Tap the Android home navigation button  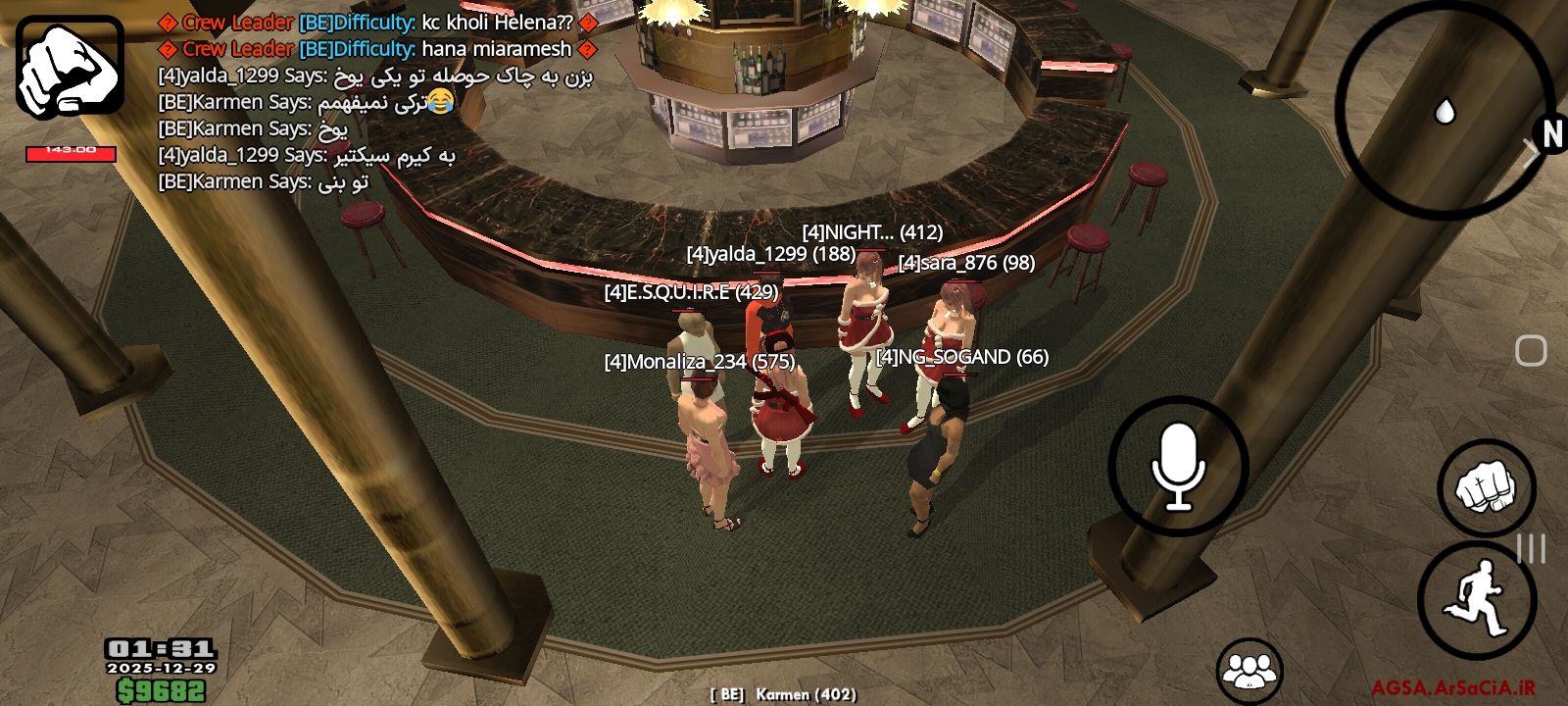coord(1531,350)
